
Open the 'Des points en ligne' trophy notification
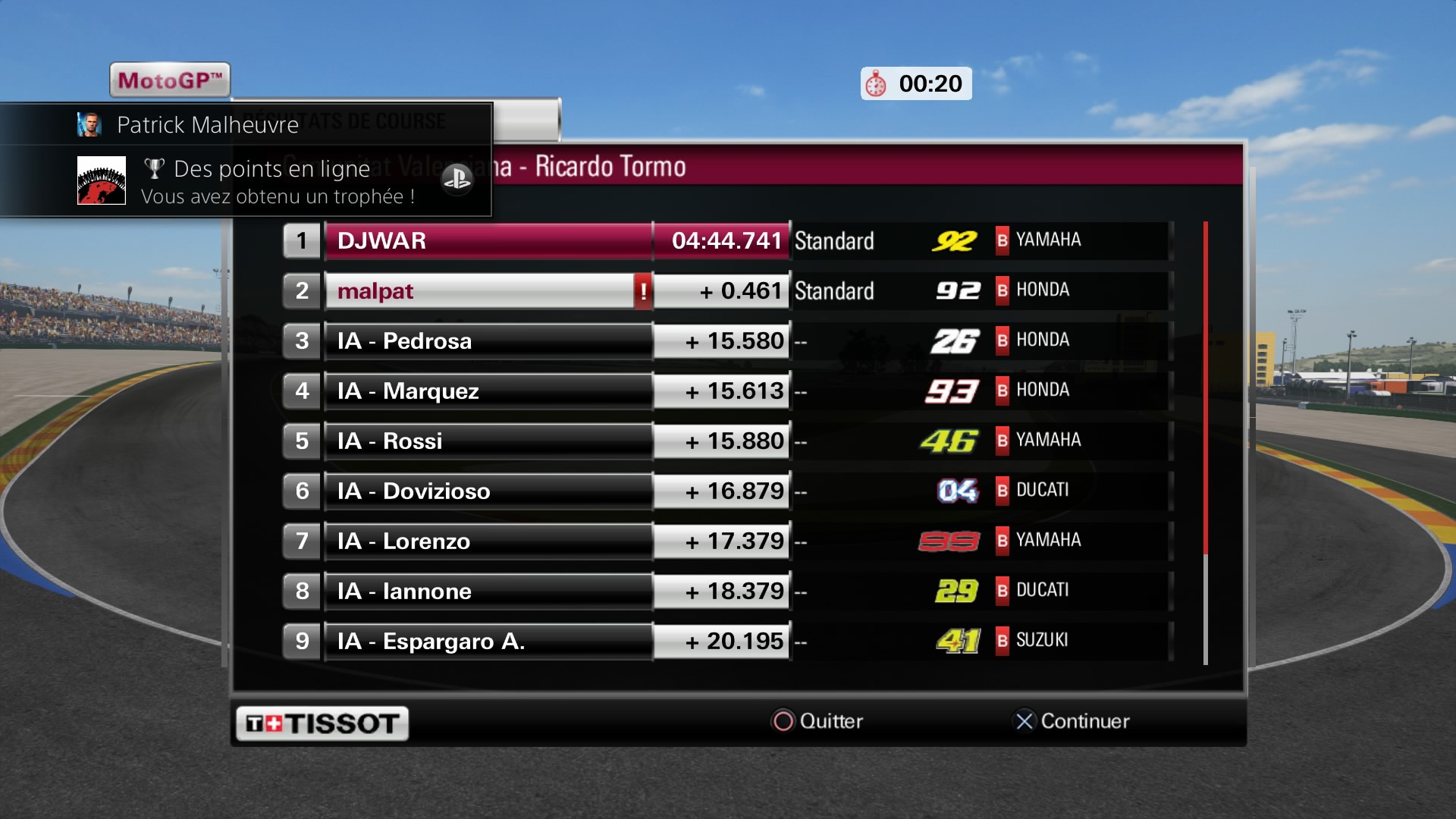[x=271, y=182]
